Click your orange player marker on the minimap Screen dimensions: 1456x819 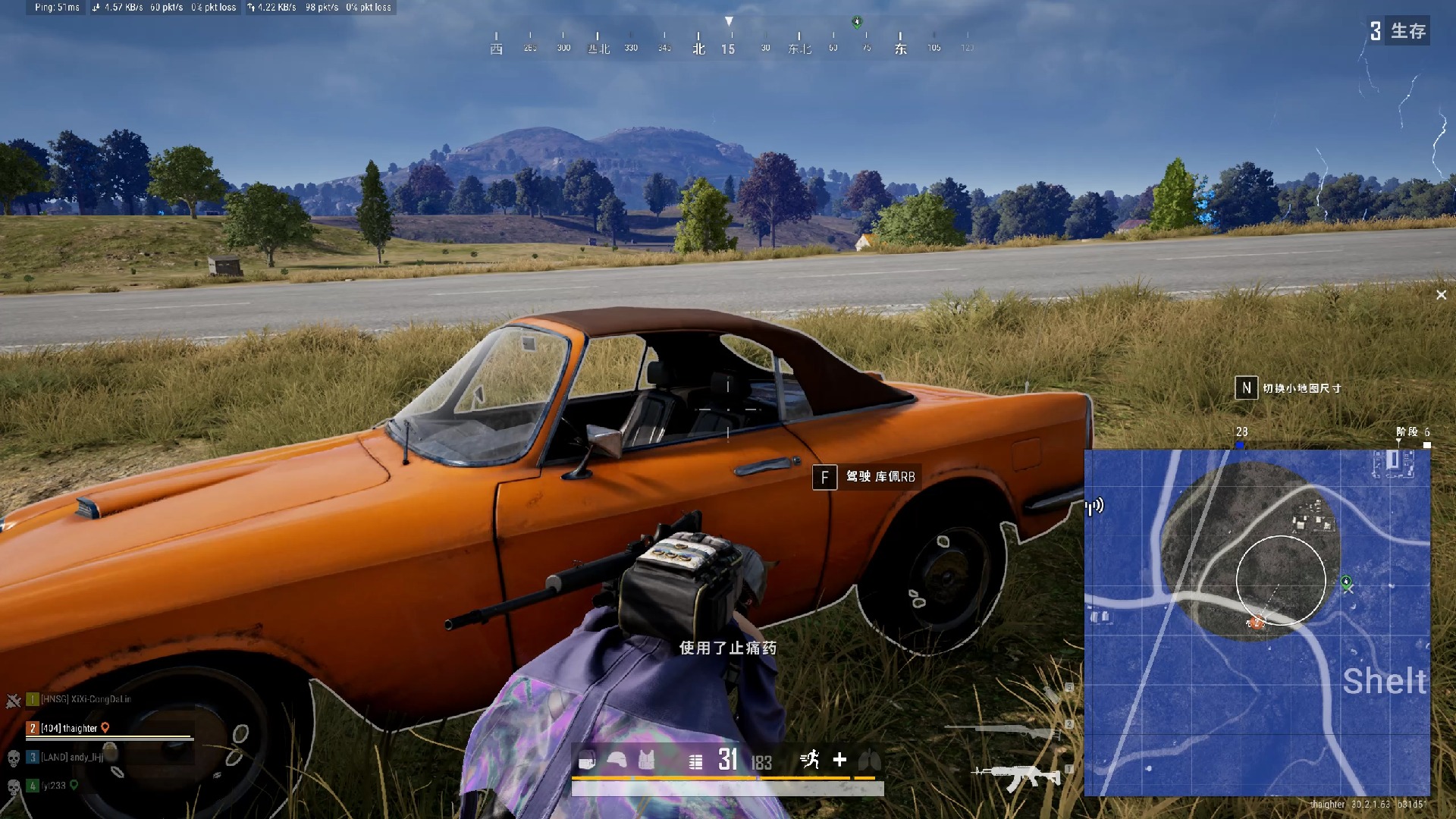pos(1255,623)
